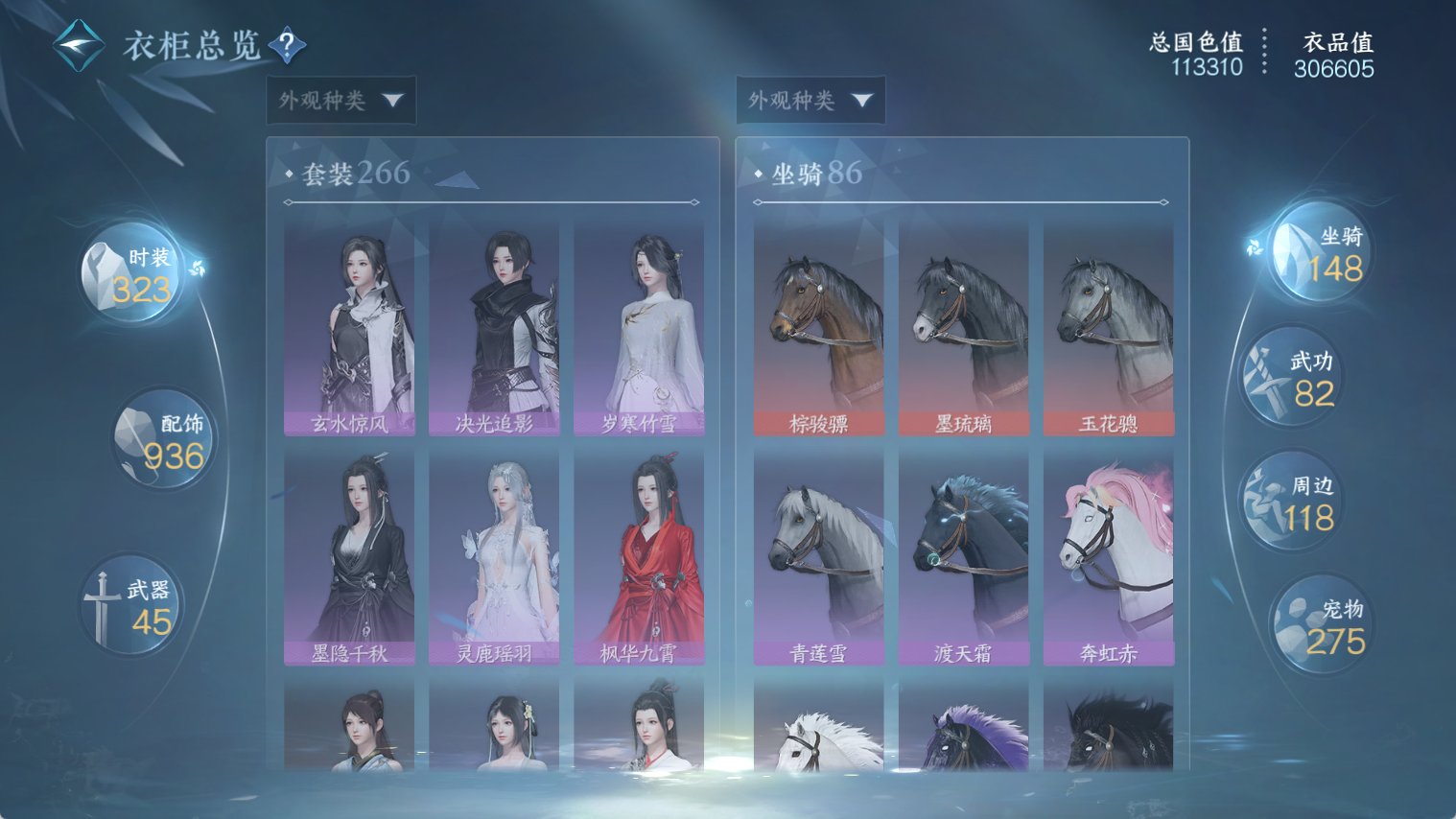The image size is (1456, 819).
Task: Choose the 墨琉璃 mount
Action: click(x=964, y=329)
